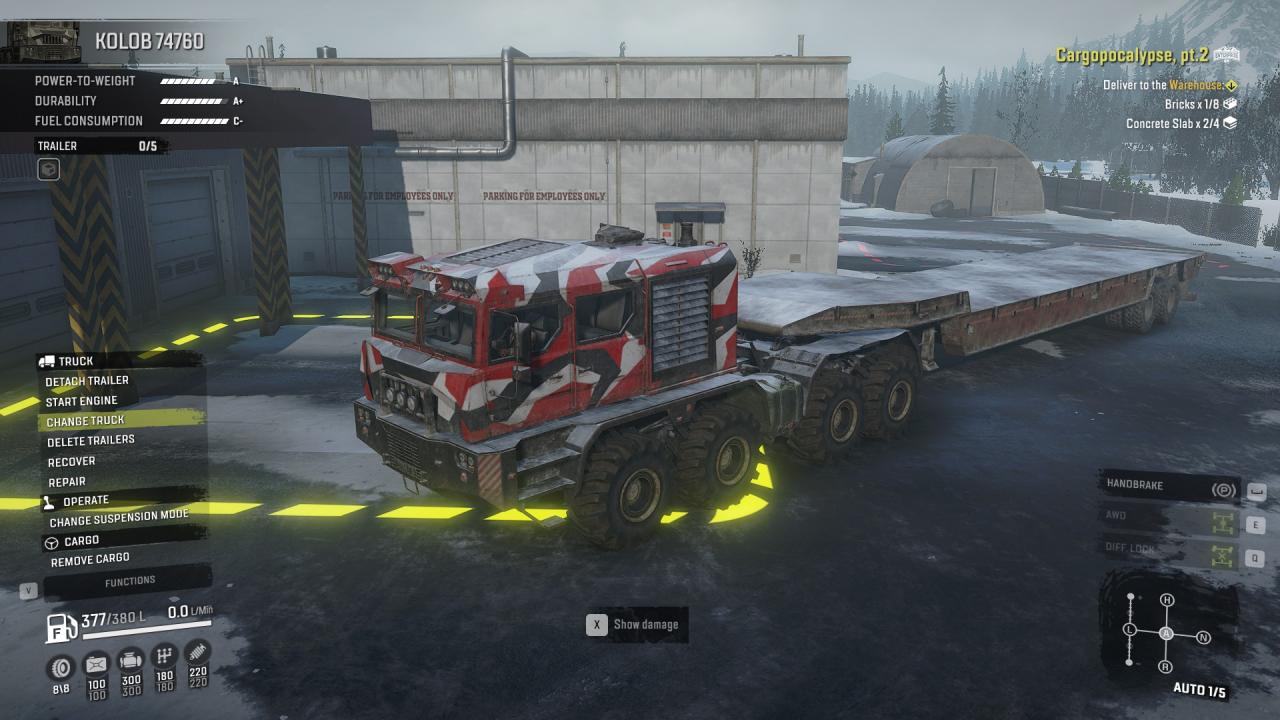Image resolution: width=1280 pixels, height=720 pixels.
Task: Toggle the Diff Lock option
Action: point(1169,549)
